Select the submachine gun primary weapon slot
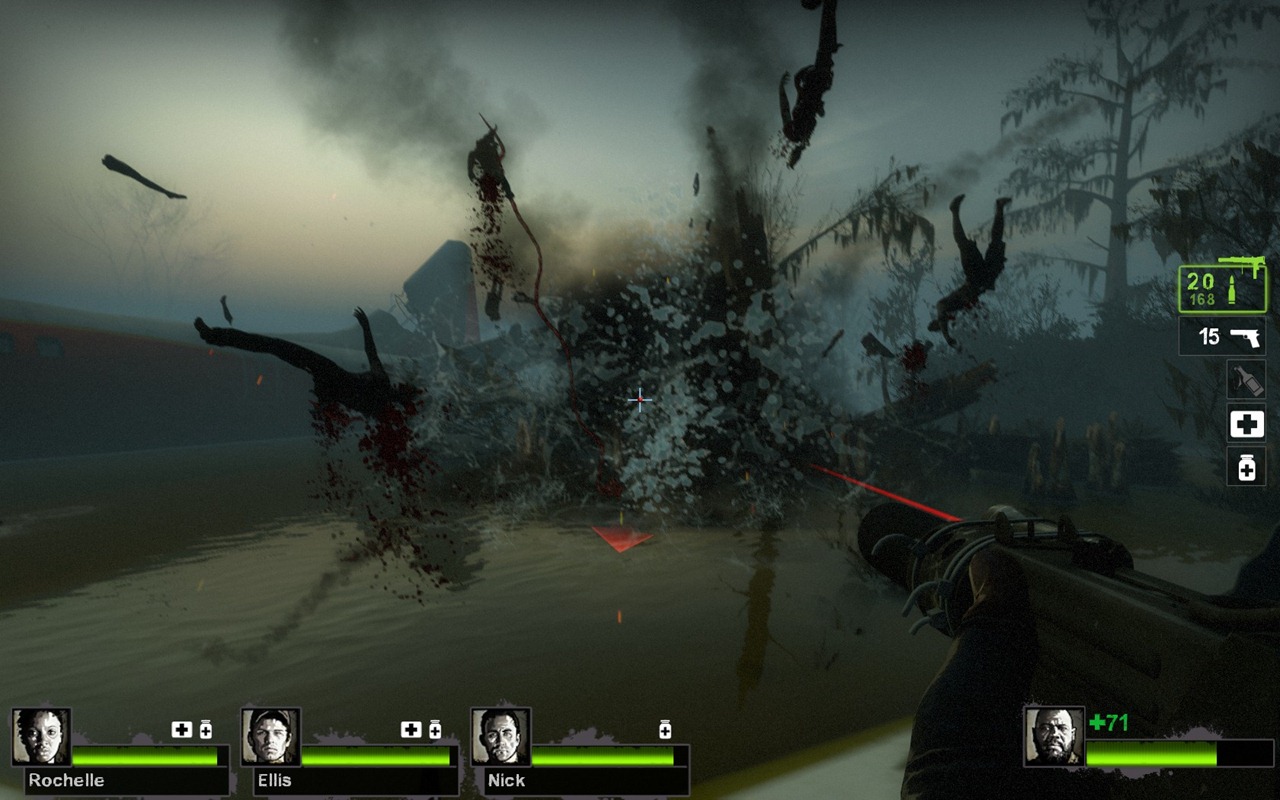1280x800 pixels. tap(1222, 287)
